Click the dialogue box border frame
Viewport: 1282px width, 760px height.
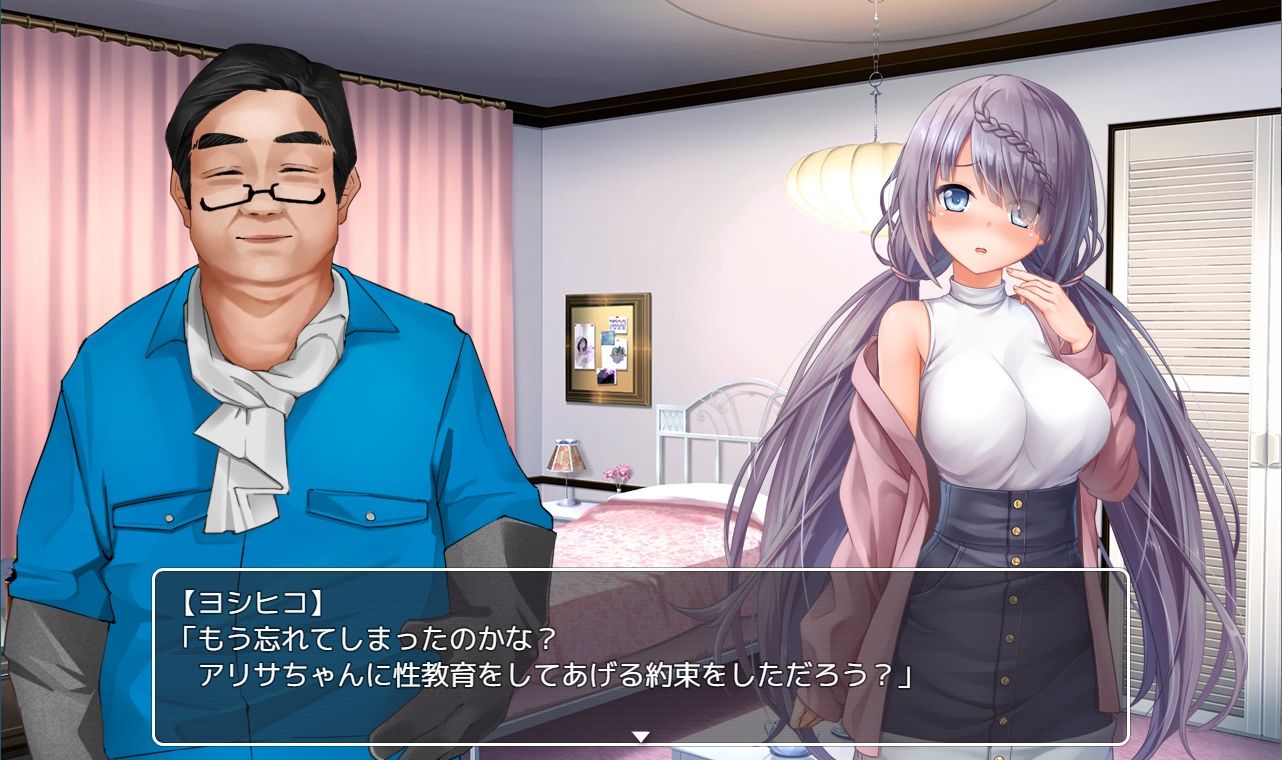tap(640, 572)
